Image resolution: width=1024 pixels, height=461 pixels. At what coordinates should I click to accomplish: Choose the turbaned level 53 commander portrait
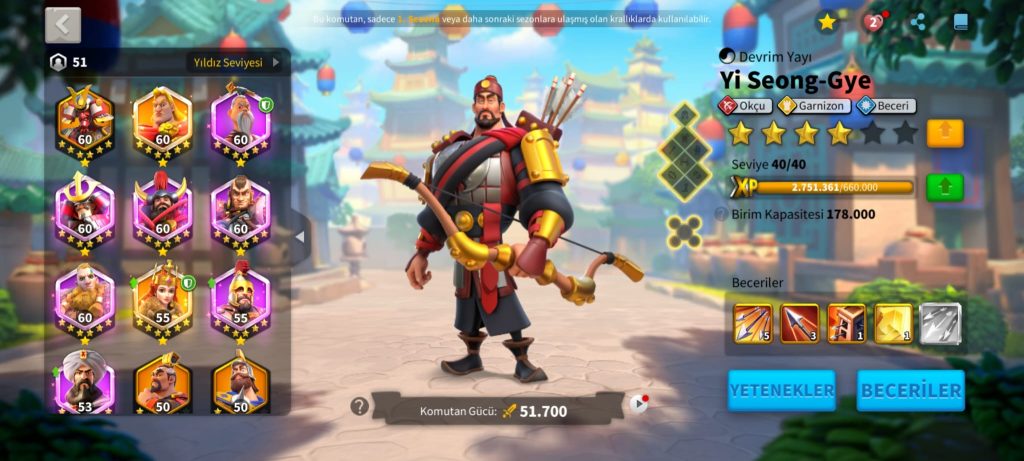coord(84,382)
